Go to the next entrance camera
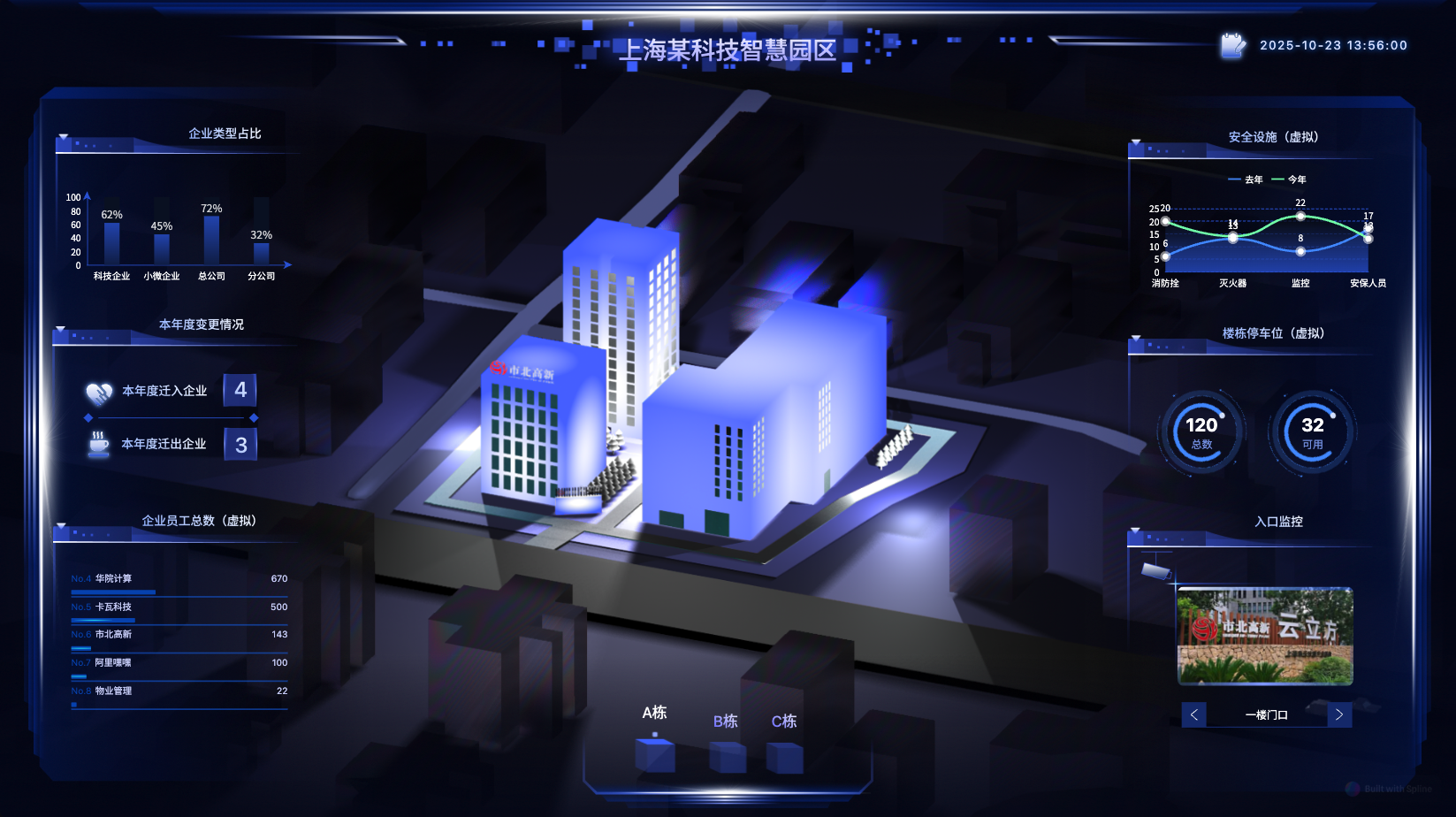1456x817 pixels. coord(1339,714)
